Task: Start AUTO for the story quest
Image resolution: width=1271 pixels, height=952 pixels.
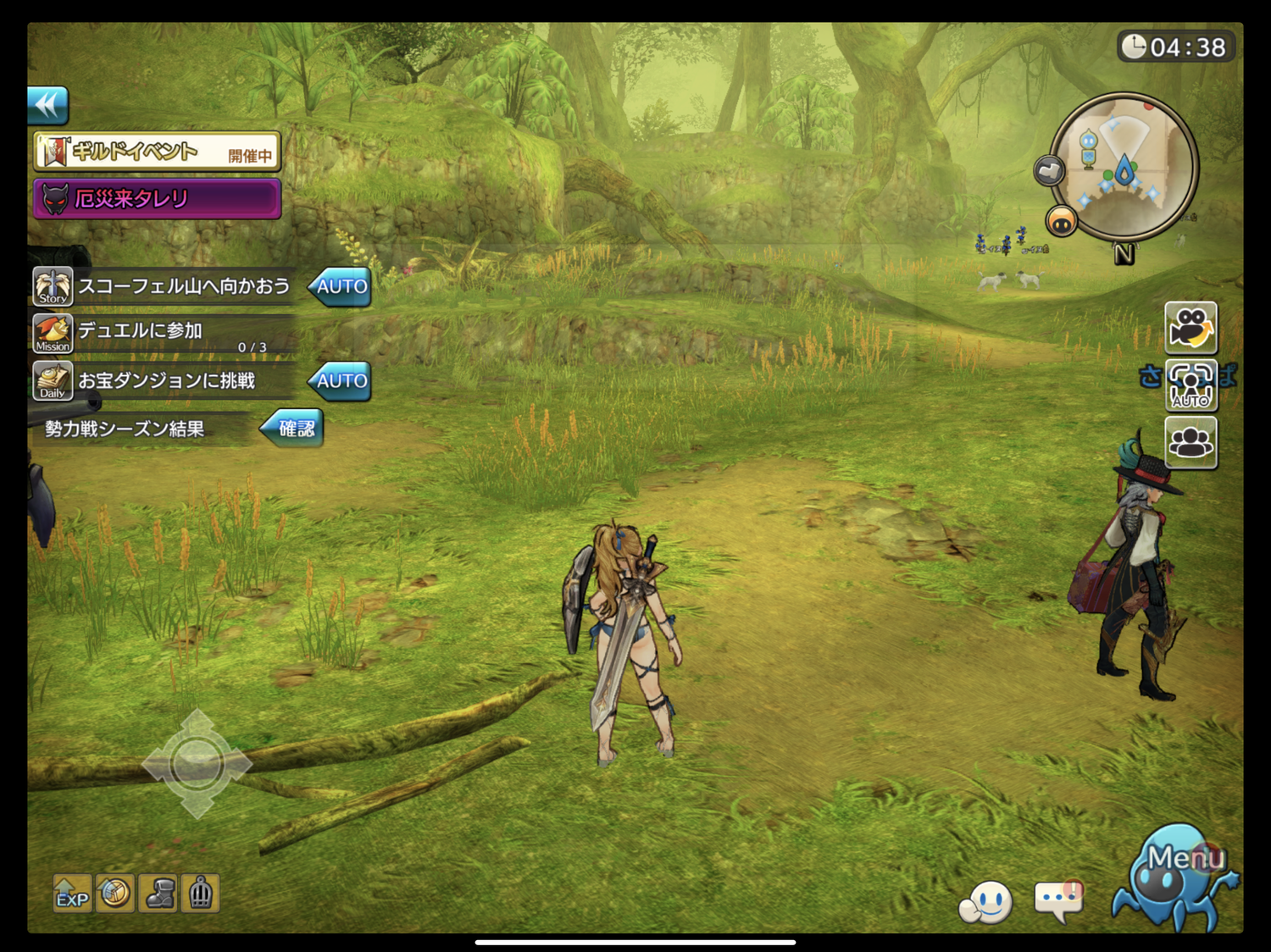Action: pos(341,287)
